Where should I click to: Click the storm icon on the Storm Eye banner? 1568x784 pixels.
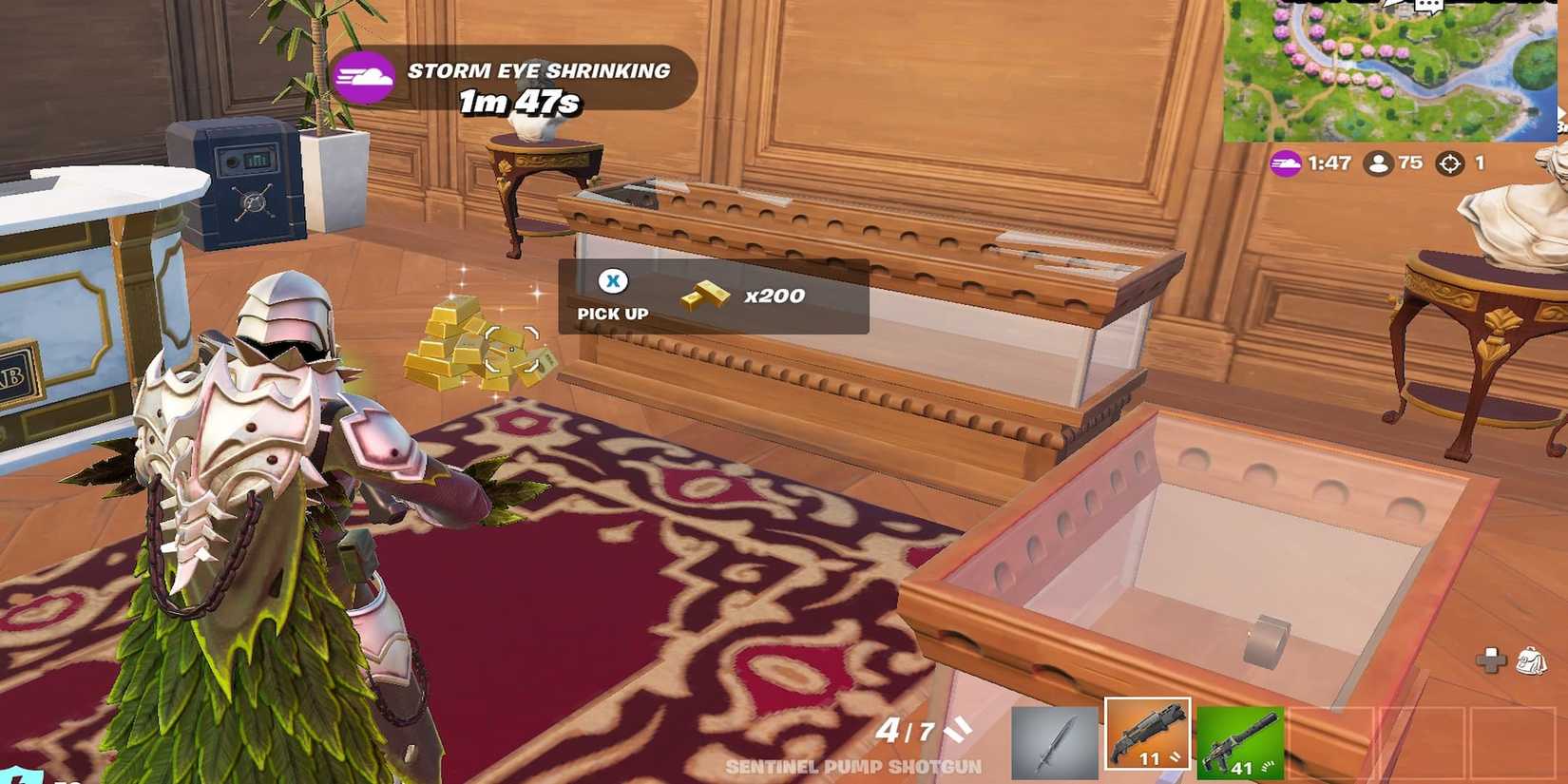coord(365,77)
